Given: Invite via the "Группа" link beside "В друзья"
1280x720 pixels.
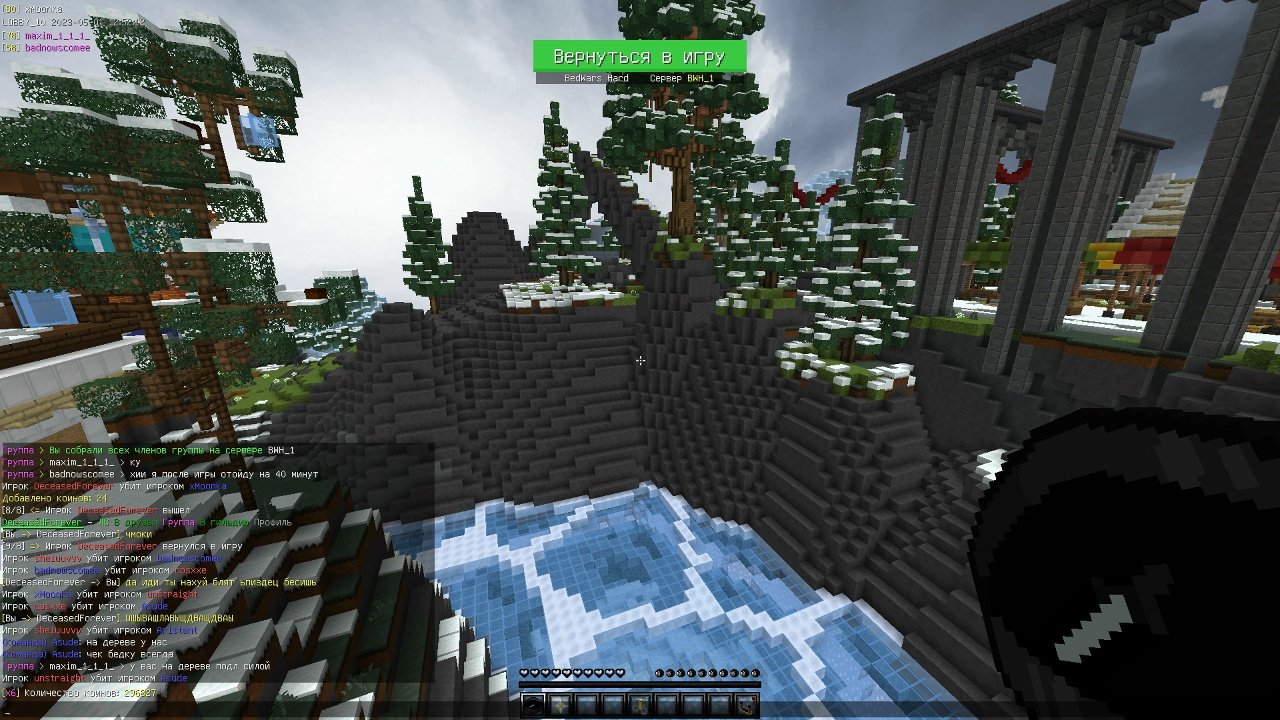Looking at the screenshot, I should pos(179,522).
